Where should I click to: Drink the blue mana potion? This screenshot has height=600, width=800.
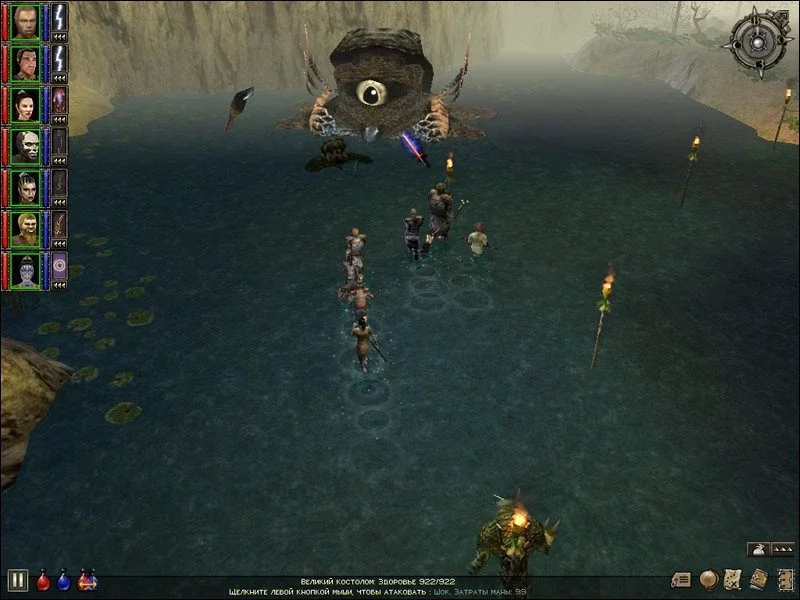tap(65, 579)
